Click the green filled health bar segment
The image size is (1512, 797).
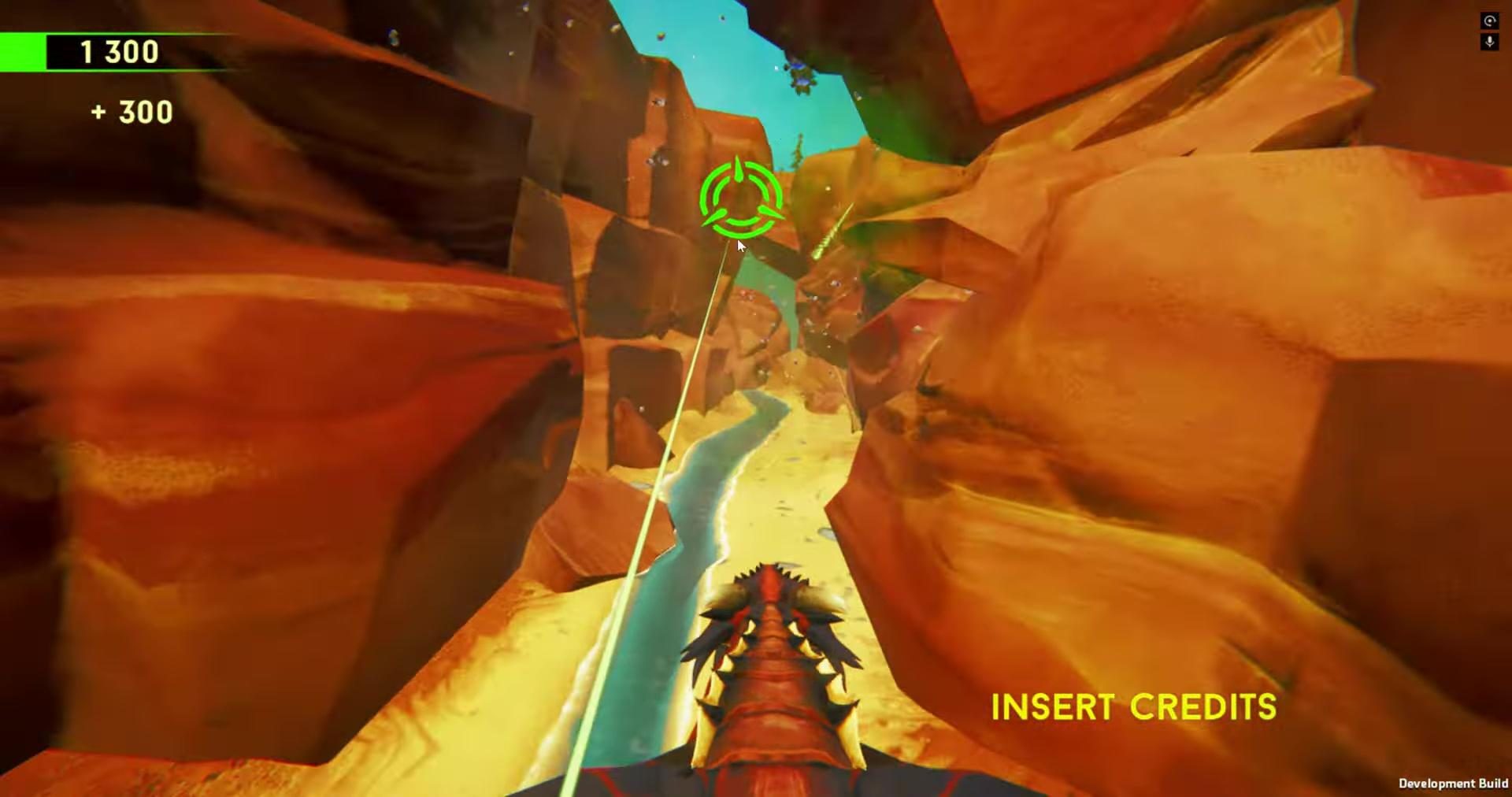[x=24, y=51]
